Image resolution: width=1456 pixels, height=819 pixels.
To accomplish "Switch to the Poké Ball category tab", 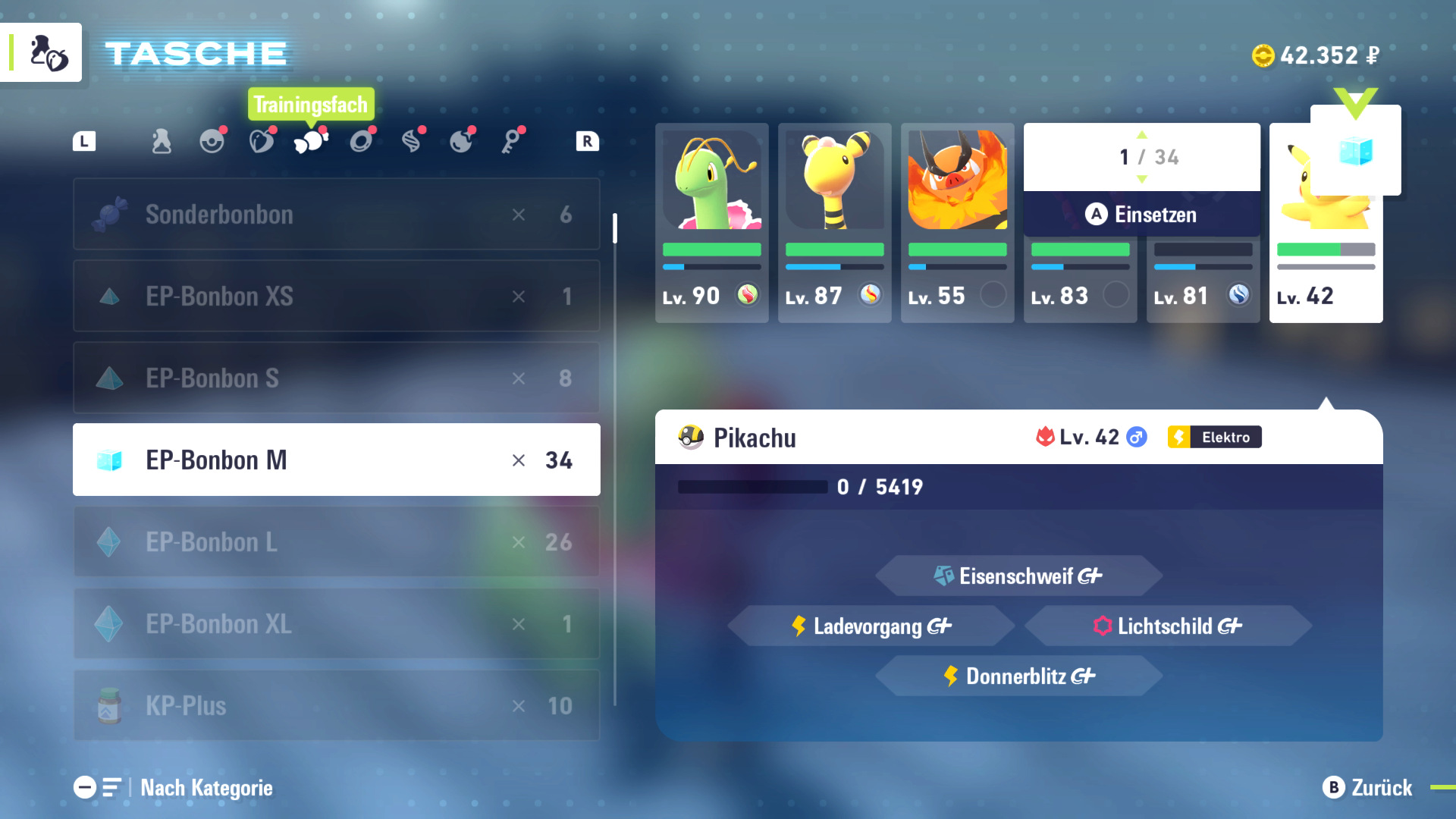I will (212, 141).
